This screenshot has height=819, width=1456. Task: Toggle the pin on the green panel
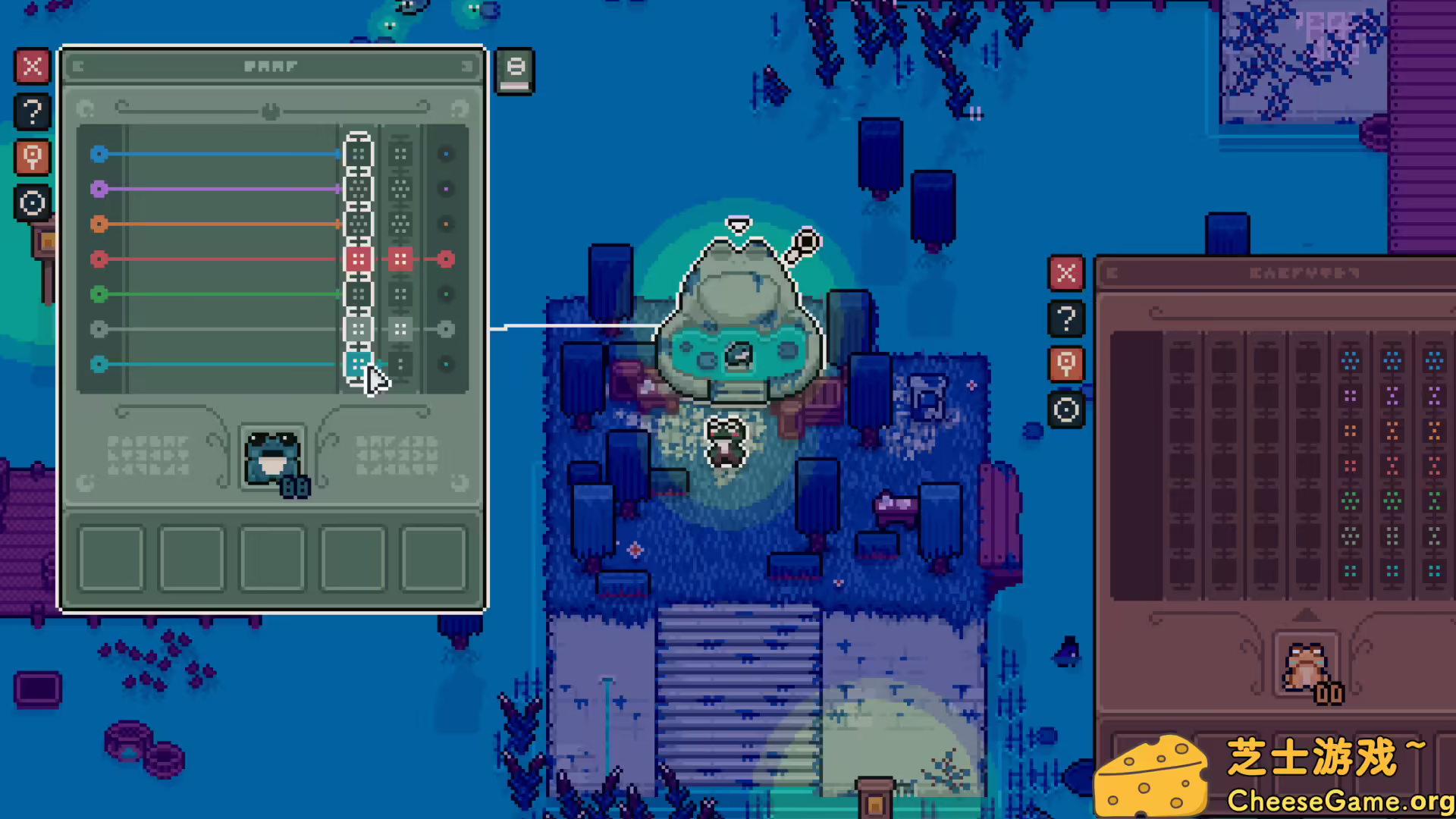coord(32,158)
